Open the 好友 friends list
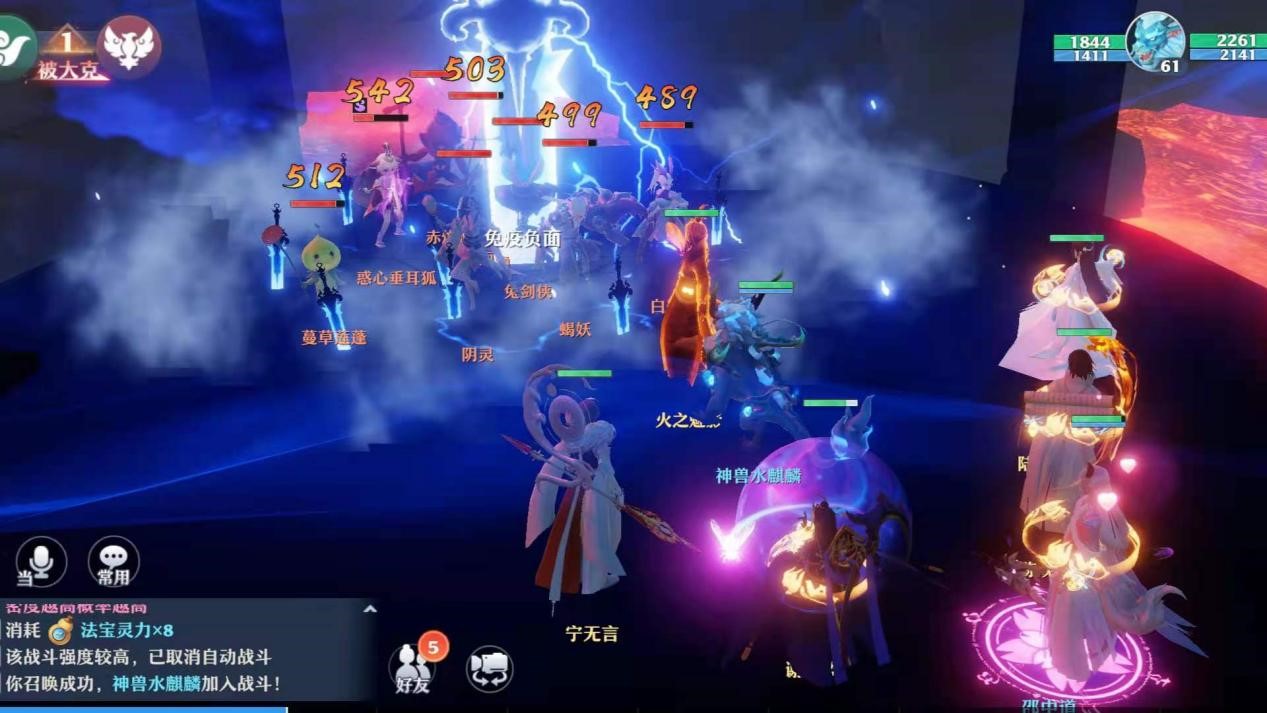Screen dimensions: 1267x713 click(413, 666)
